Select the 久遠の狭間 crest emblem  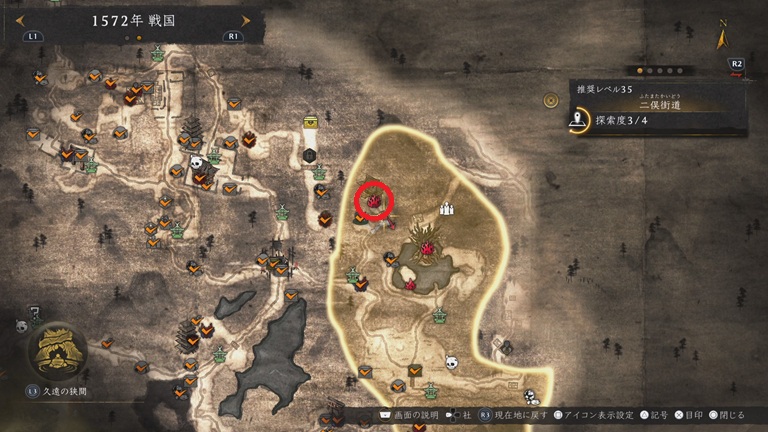55,348
